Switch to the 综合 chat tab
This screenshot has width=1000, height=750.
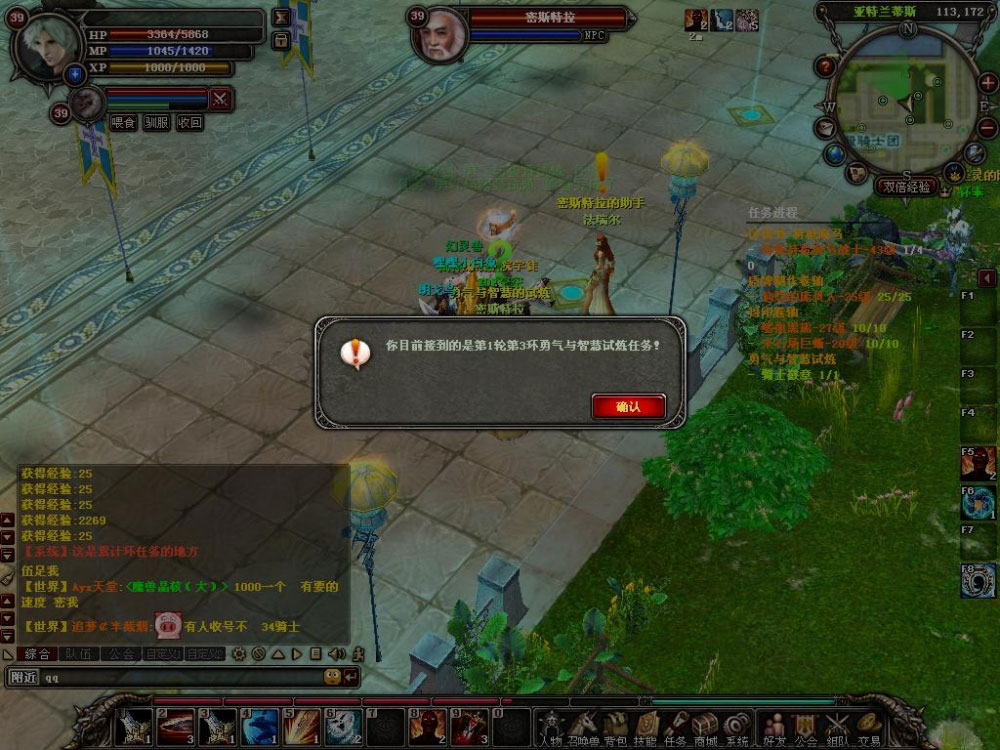(x=37, y=654)
